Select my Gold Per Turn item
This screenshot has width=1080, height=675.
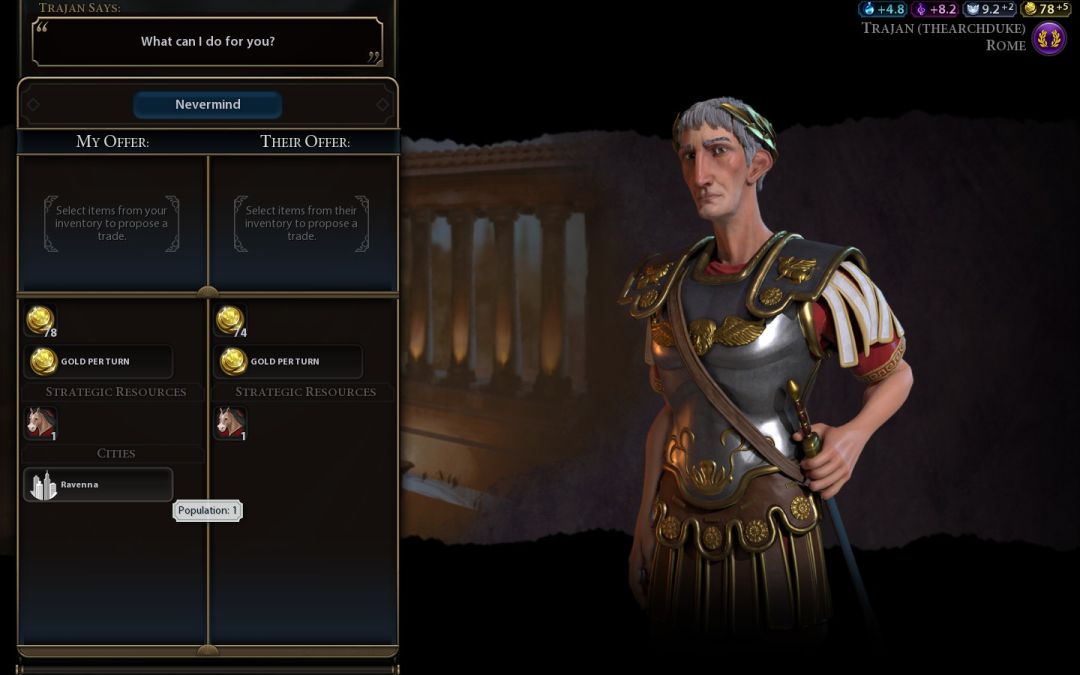click(x=97, y=361)
